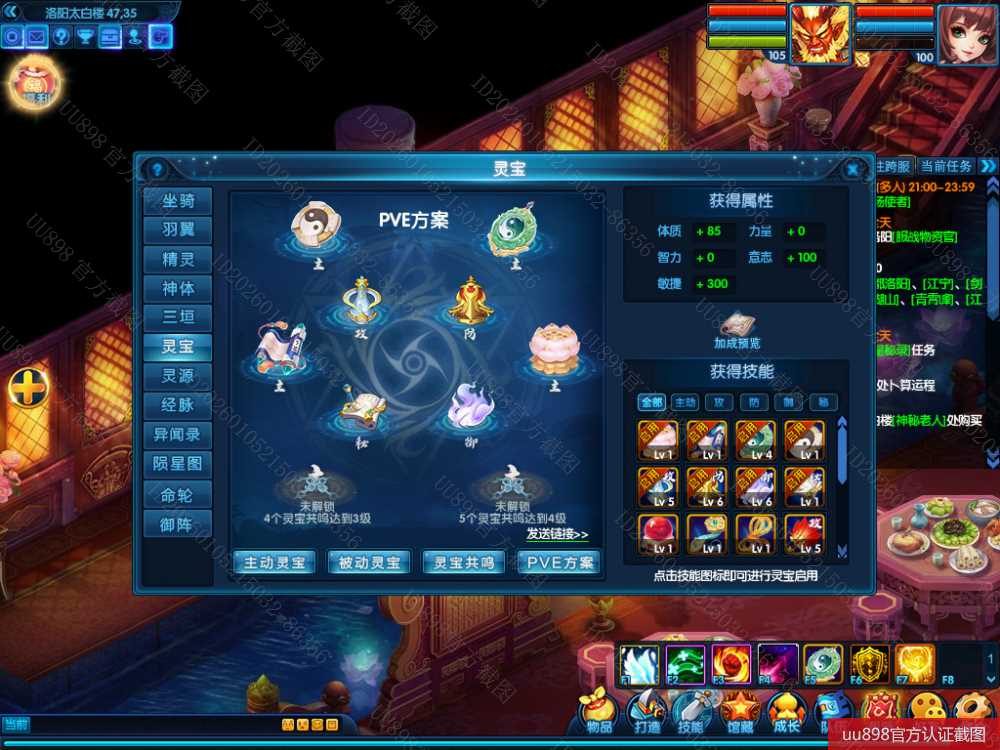Click the 发送链接 link
This screenshot has height=750, width=1000.
(557, 534)
